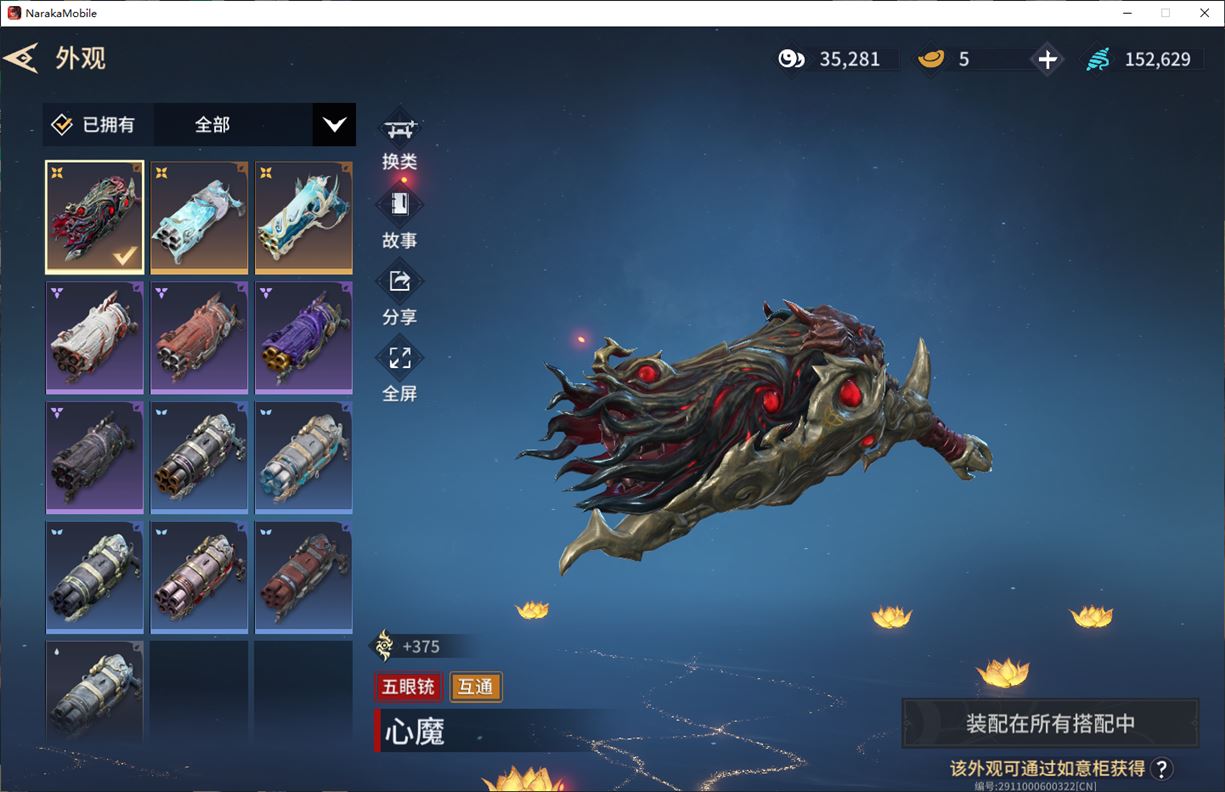Select the equipped black-red 心魔 skin thumbnail
This screenshot has width=1225, height=792.
(x=95, y=217)
